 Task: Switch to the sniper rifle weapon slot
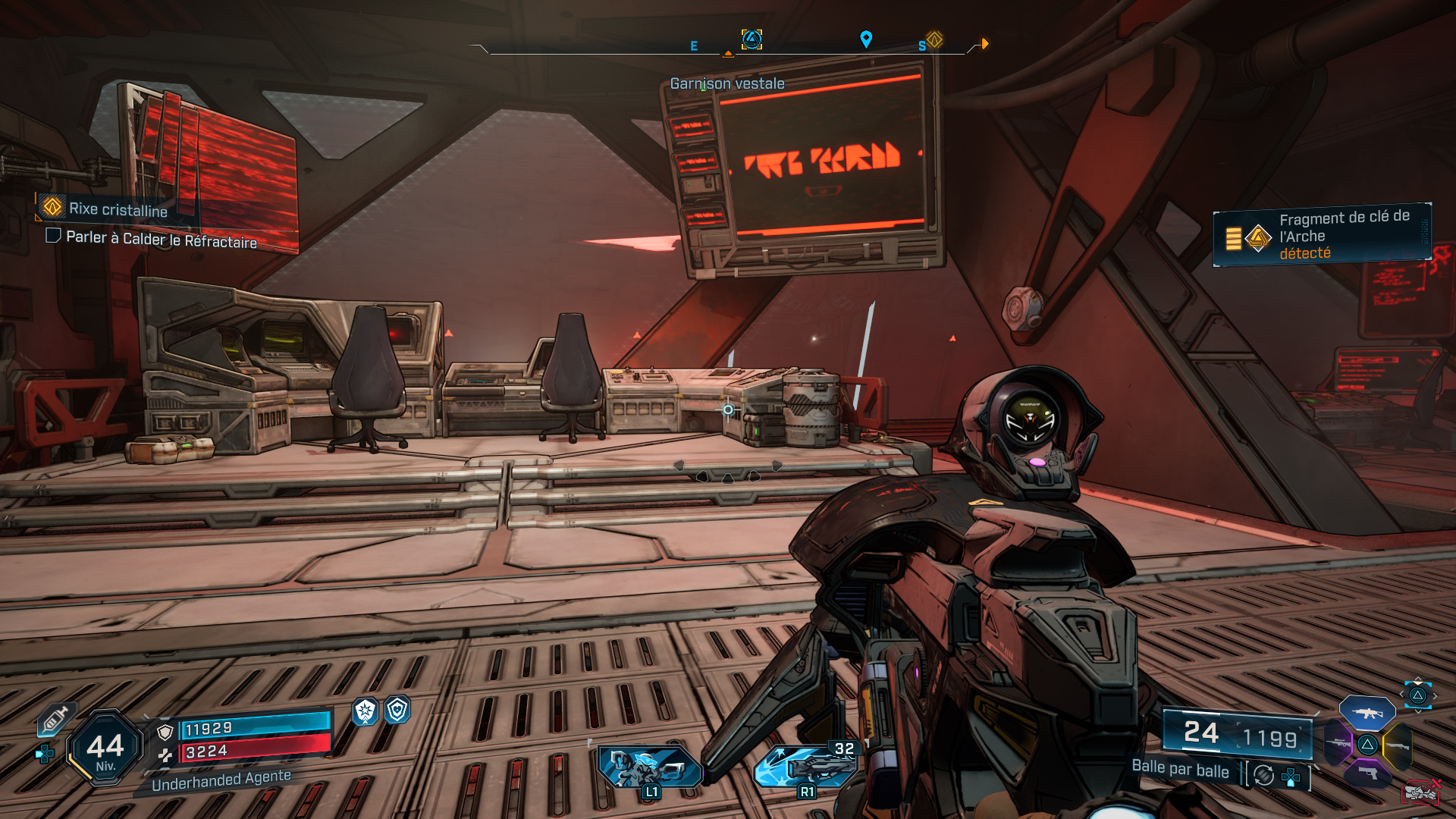(x=1338, y=744)
